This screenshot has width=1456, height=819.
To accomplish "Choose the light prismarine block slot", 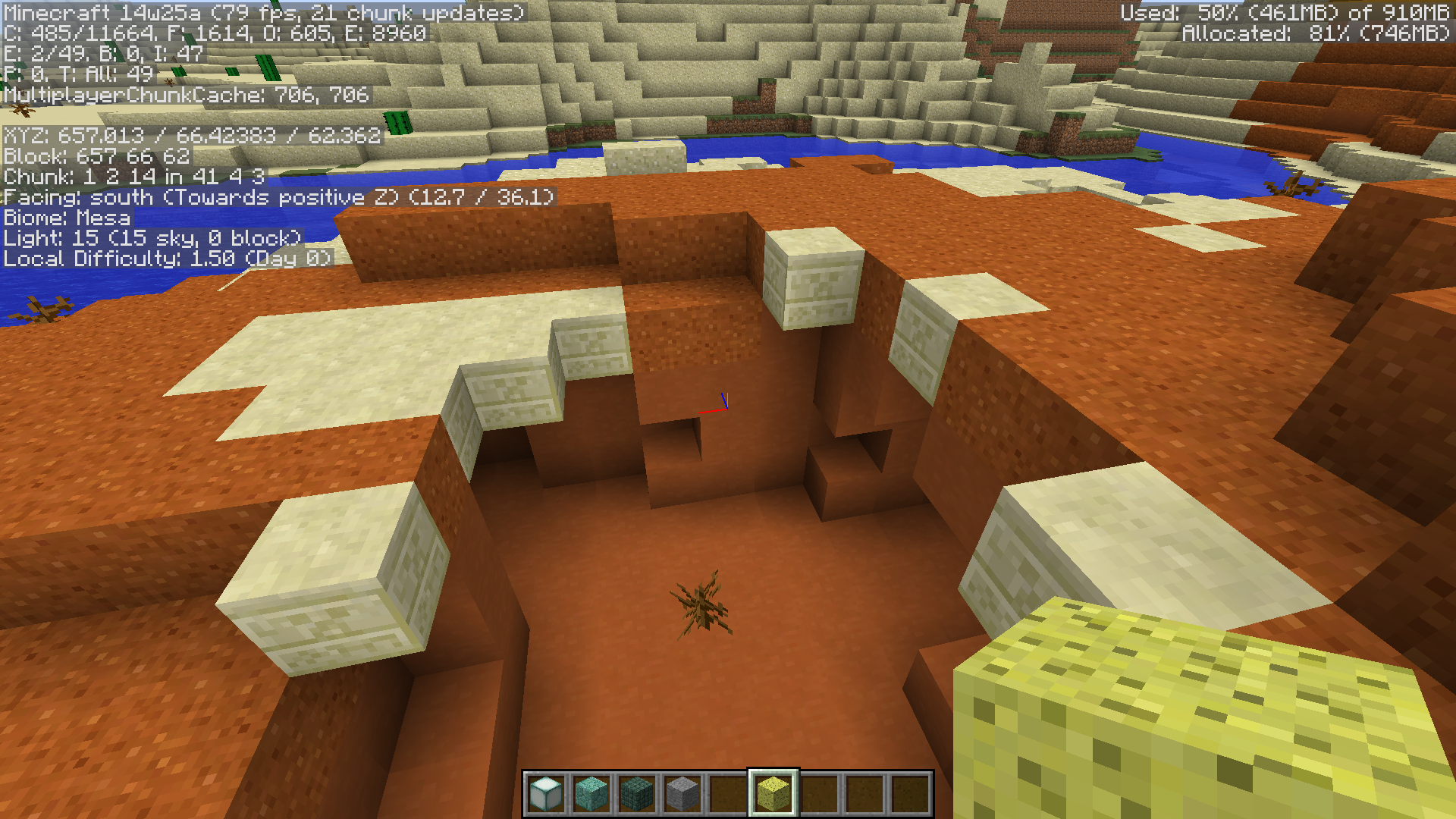I will pyautogui.click(x=591, y=793).
